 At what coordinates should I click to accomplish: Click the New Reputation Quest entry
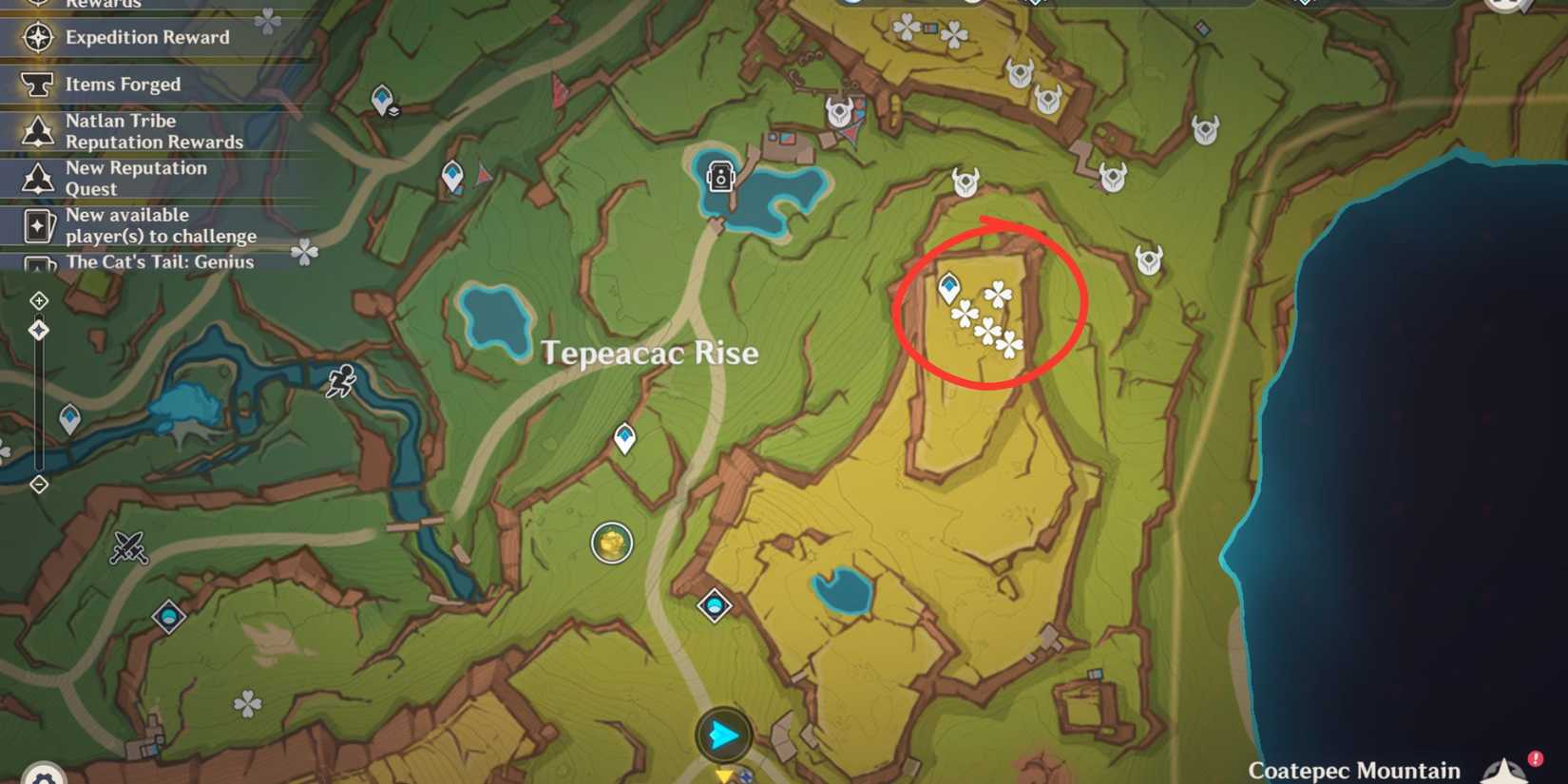(136, 178)
